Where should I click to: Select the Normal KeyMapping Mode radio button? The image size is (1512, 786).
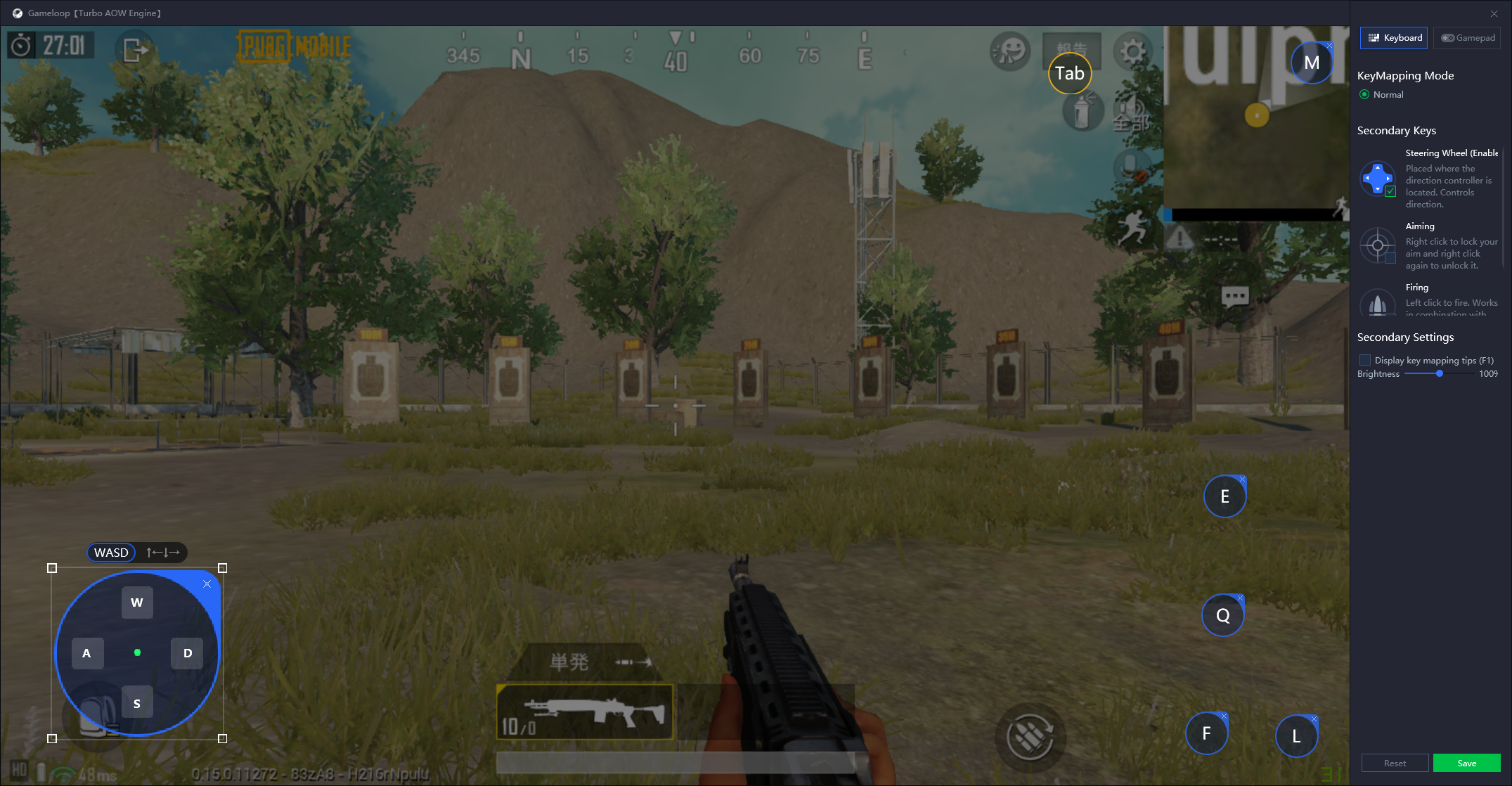point(1364,94)
